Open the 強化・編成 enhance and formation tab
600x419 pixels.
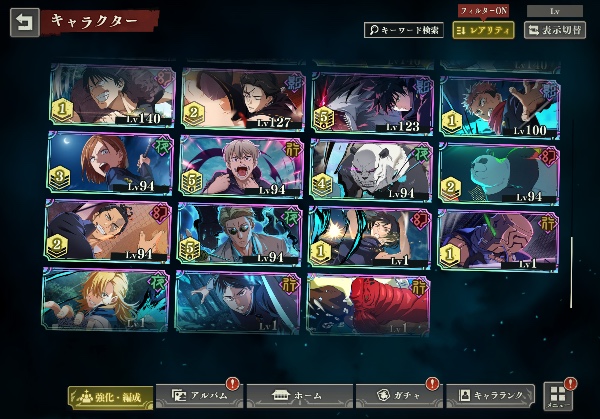coord(111,397)
